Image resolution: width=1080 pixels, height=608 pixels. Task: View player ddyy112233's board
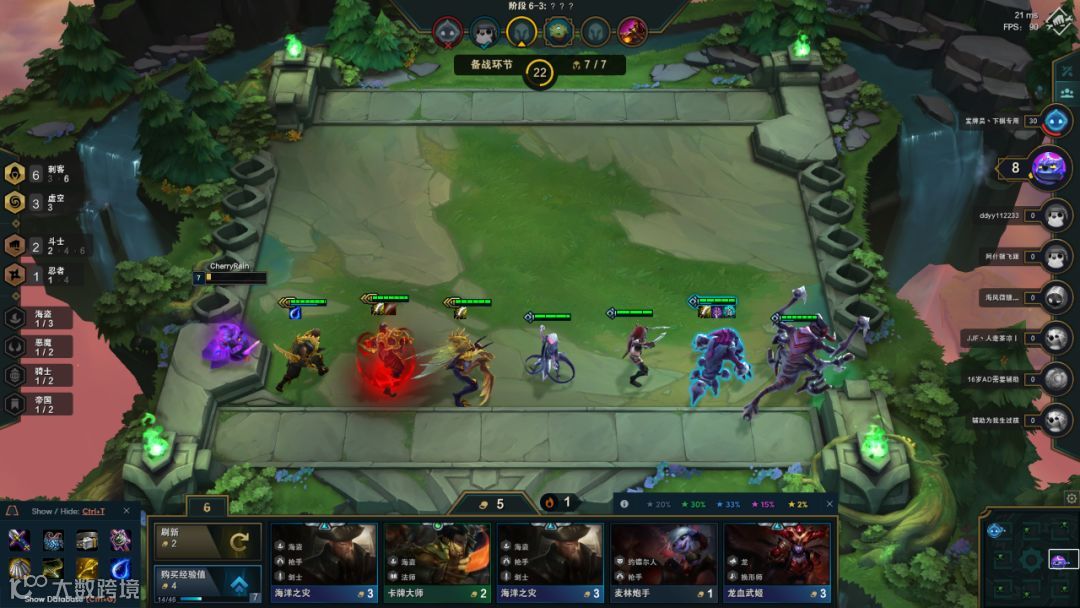(1055, 215)
